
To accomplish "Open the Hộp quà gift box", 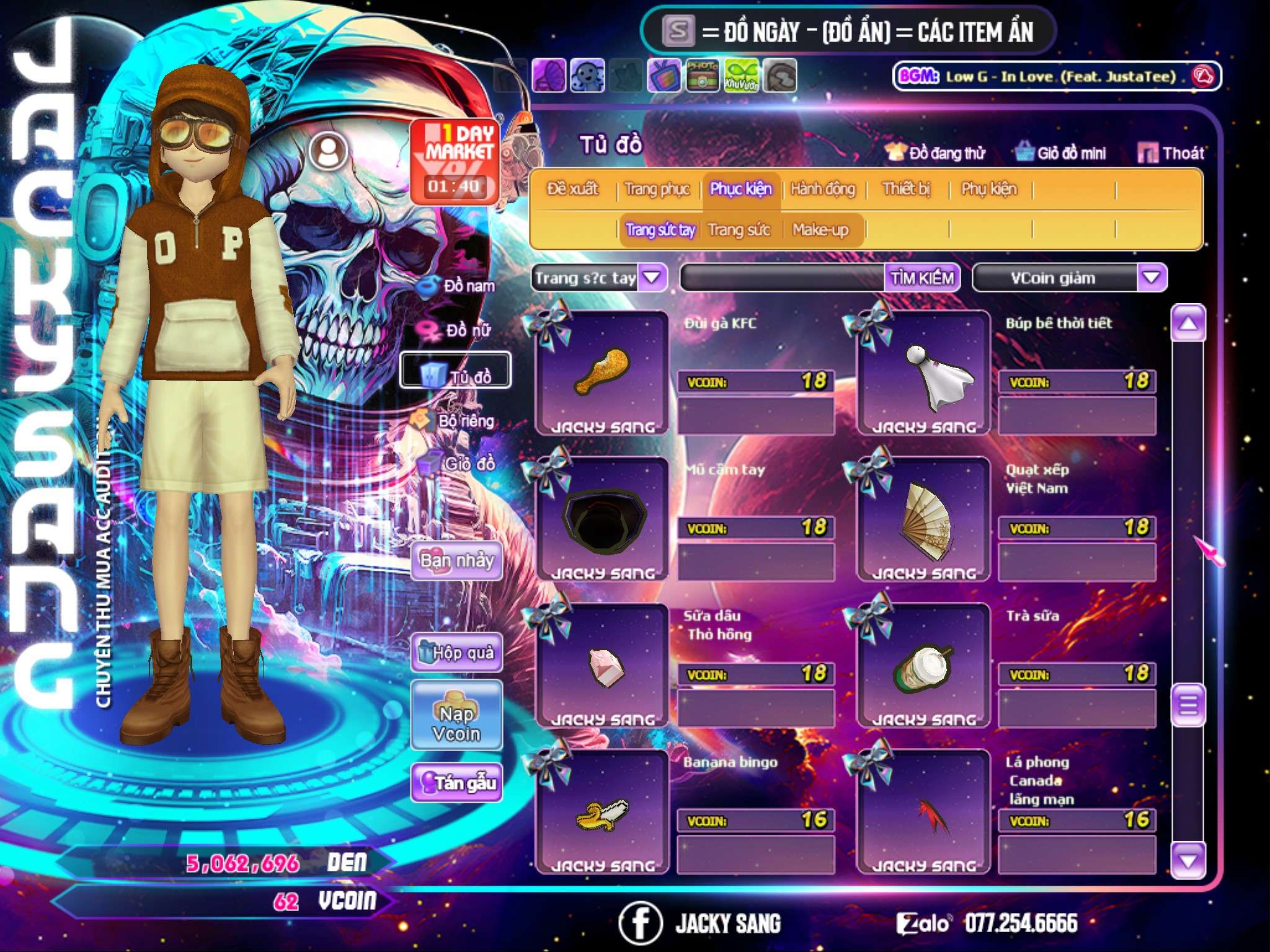I will click(456, 652).
